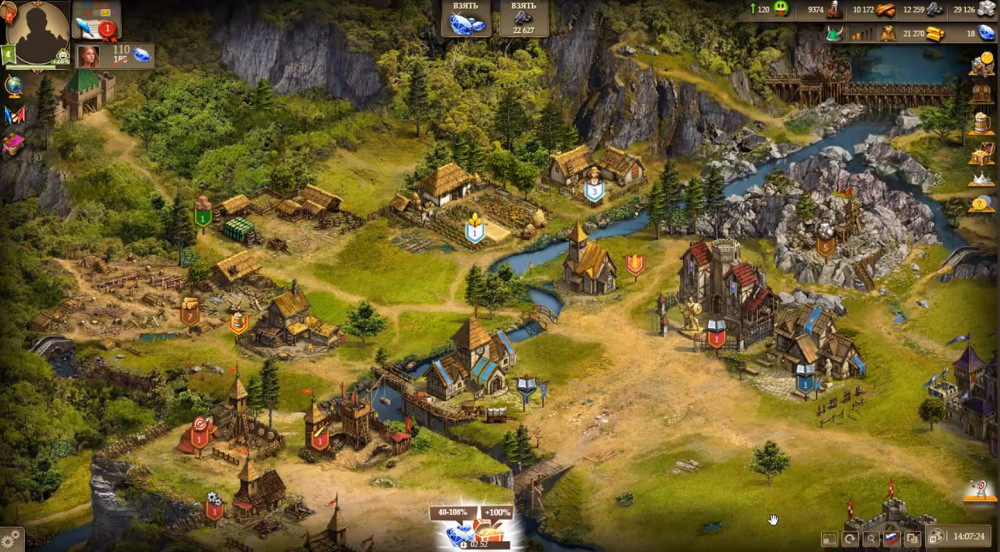The height and width of the screenshot is (552, 1000).
Task: Click the green smiley happiness icon
Action: (x=781, y=9)
